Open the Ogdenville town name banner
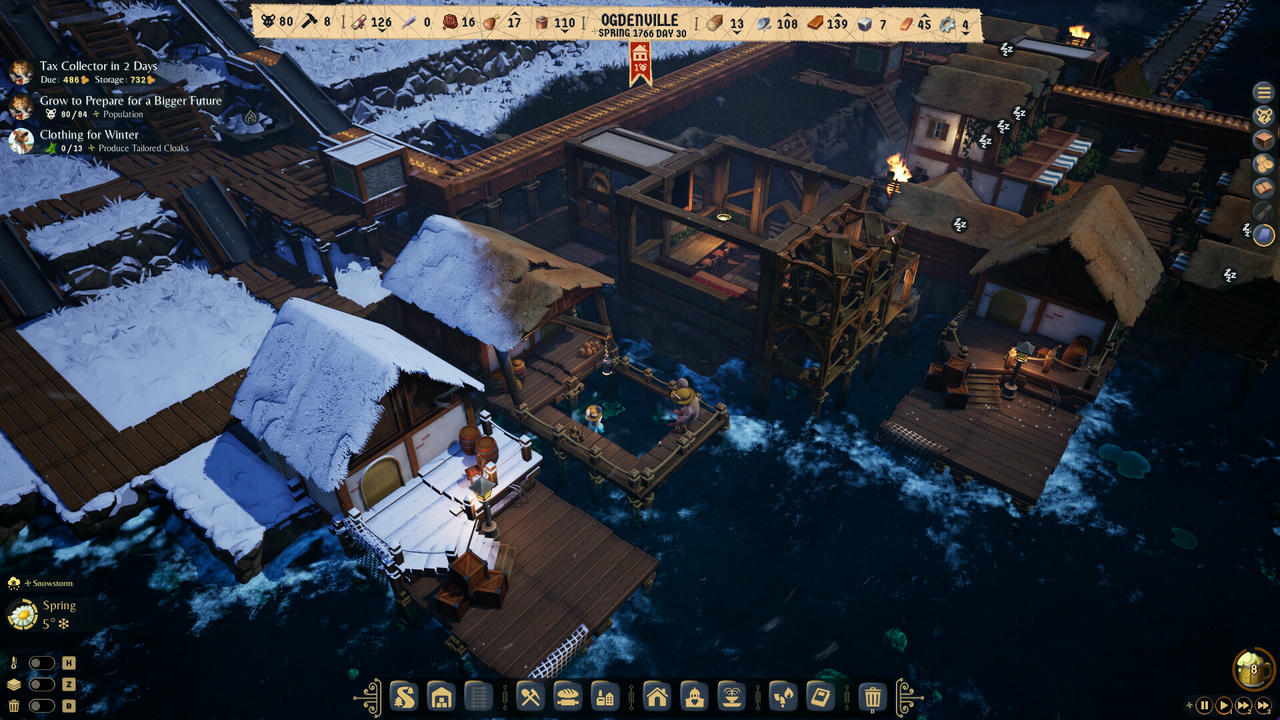 [x=638, y=19]
